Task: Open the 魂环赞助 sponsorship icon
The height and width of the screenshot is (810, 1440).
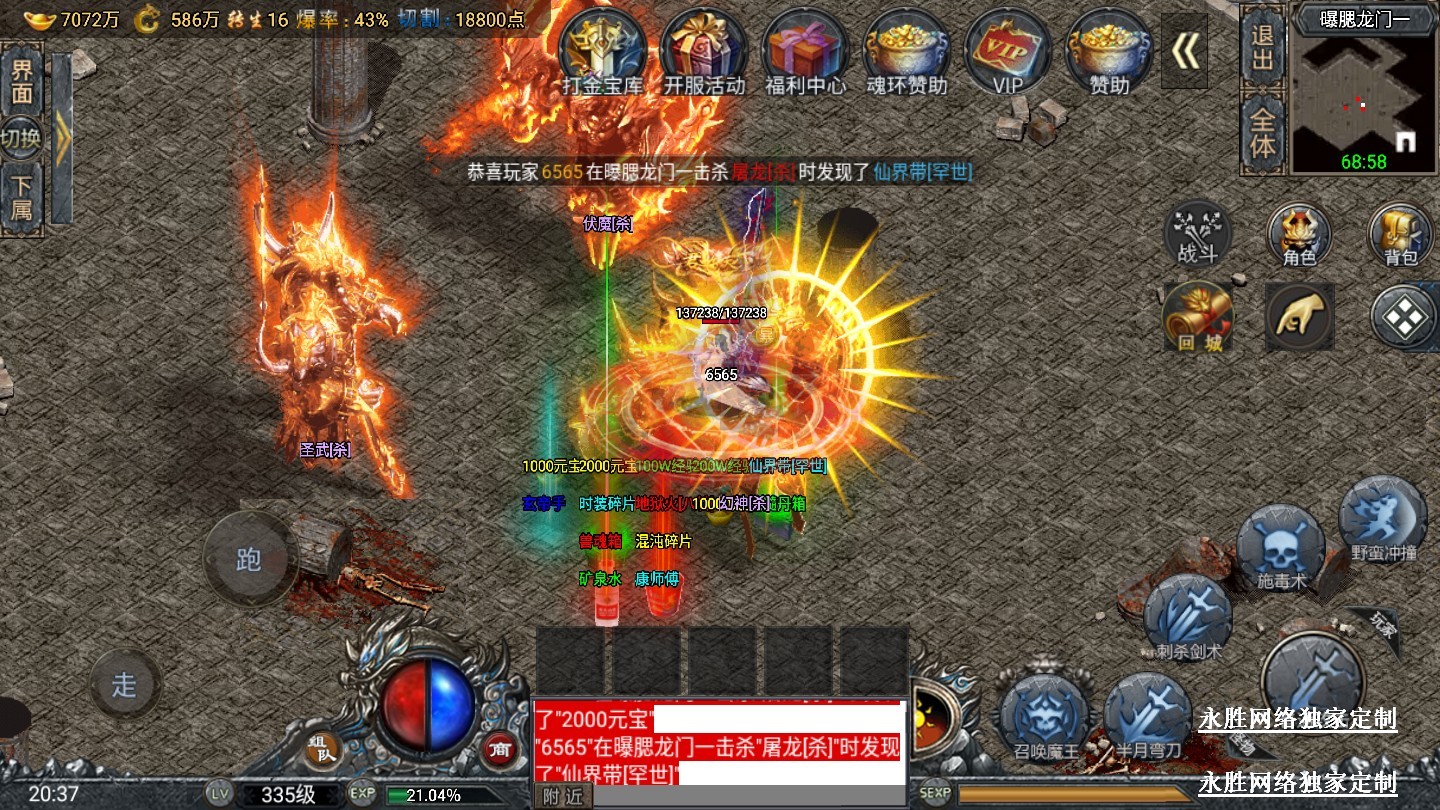Action: (x=906, y=50)
